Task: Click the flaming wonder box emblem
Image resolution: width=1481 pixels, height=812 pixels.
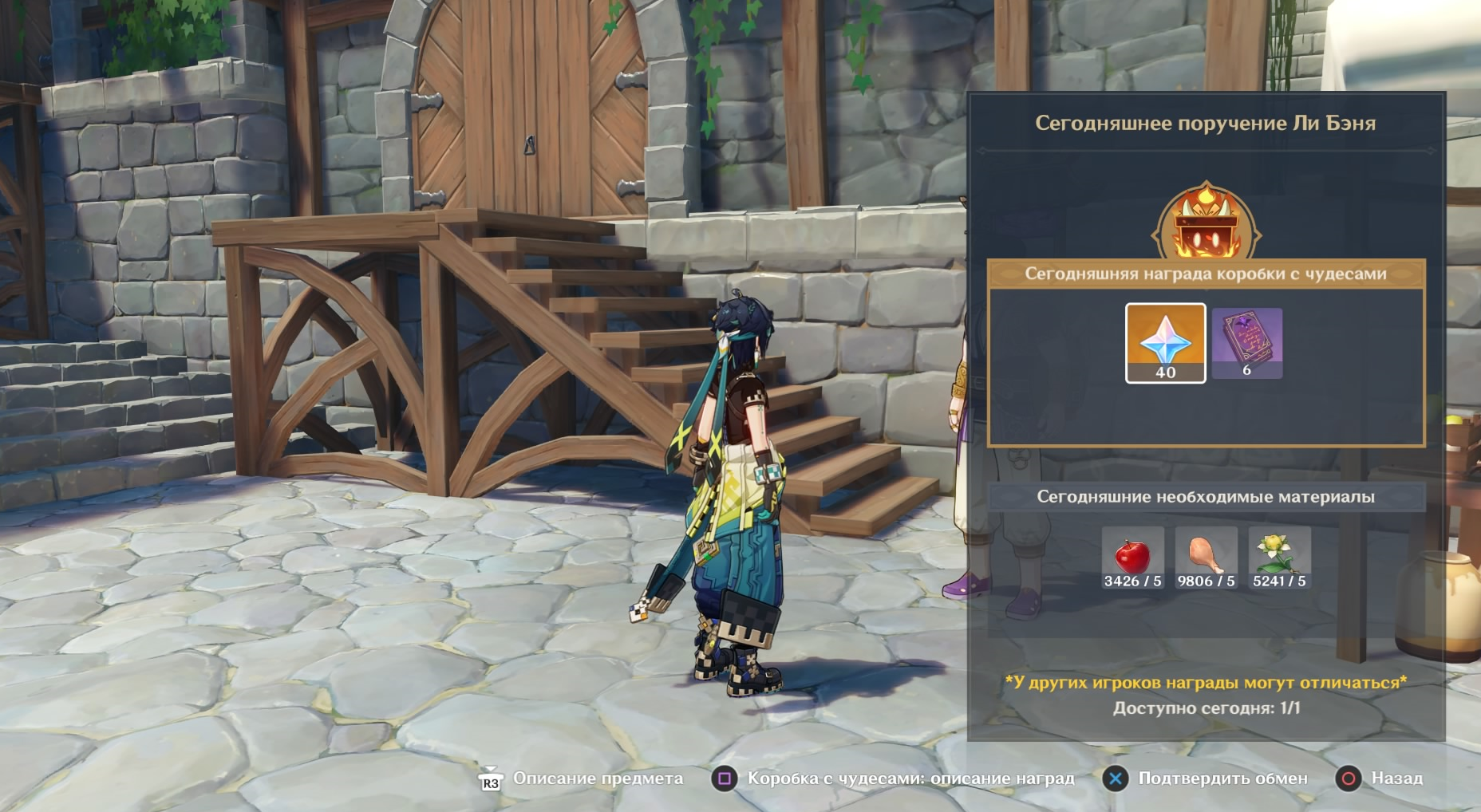Action: coord(1206,223)
